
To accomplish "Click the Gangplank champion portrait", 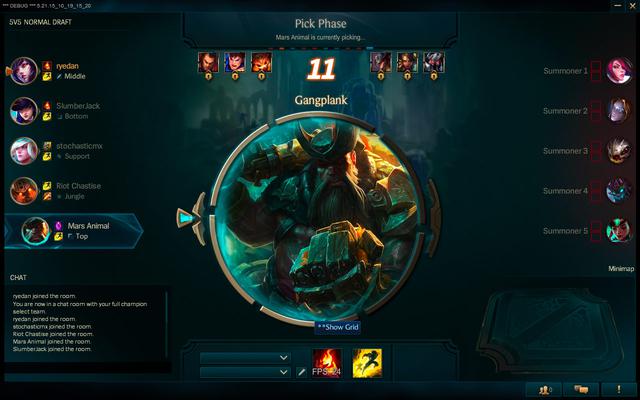I will (320, 215).
